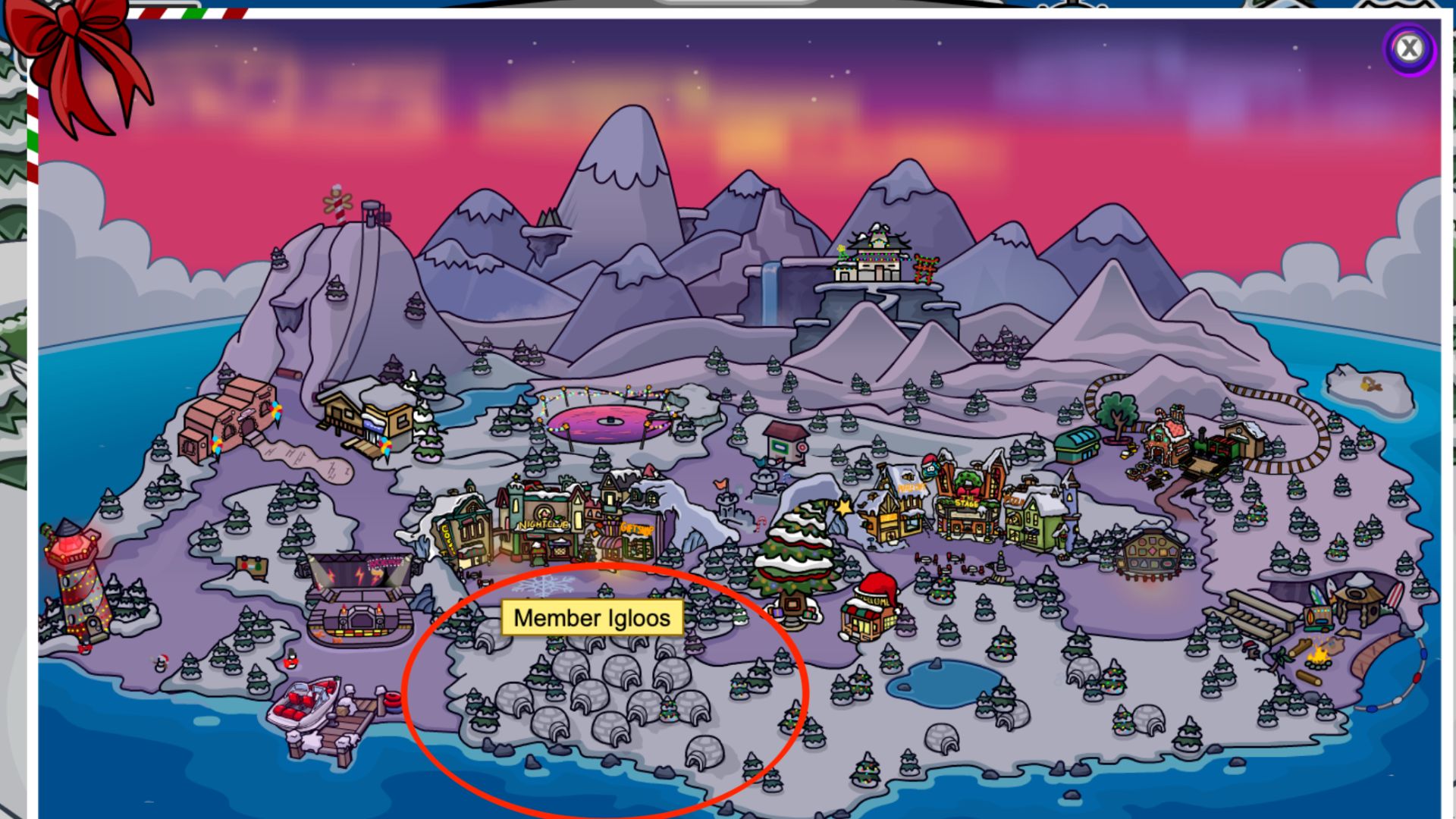
Task: Go to the Ski Hill summit
Action: [356, 220]
